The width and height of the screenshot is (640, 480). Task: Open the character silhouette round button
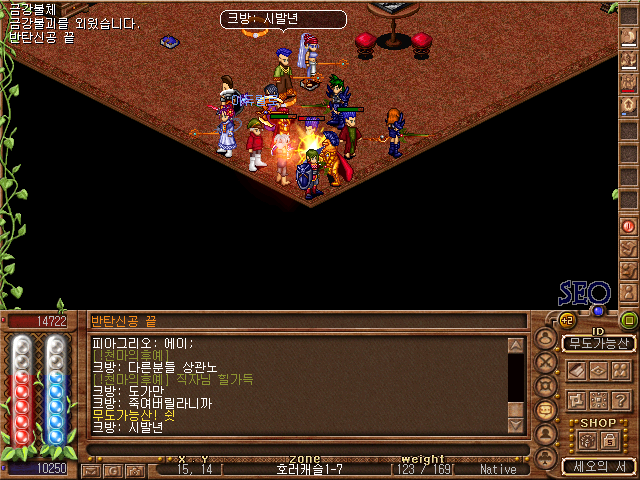coord(546,337)
